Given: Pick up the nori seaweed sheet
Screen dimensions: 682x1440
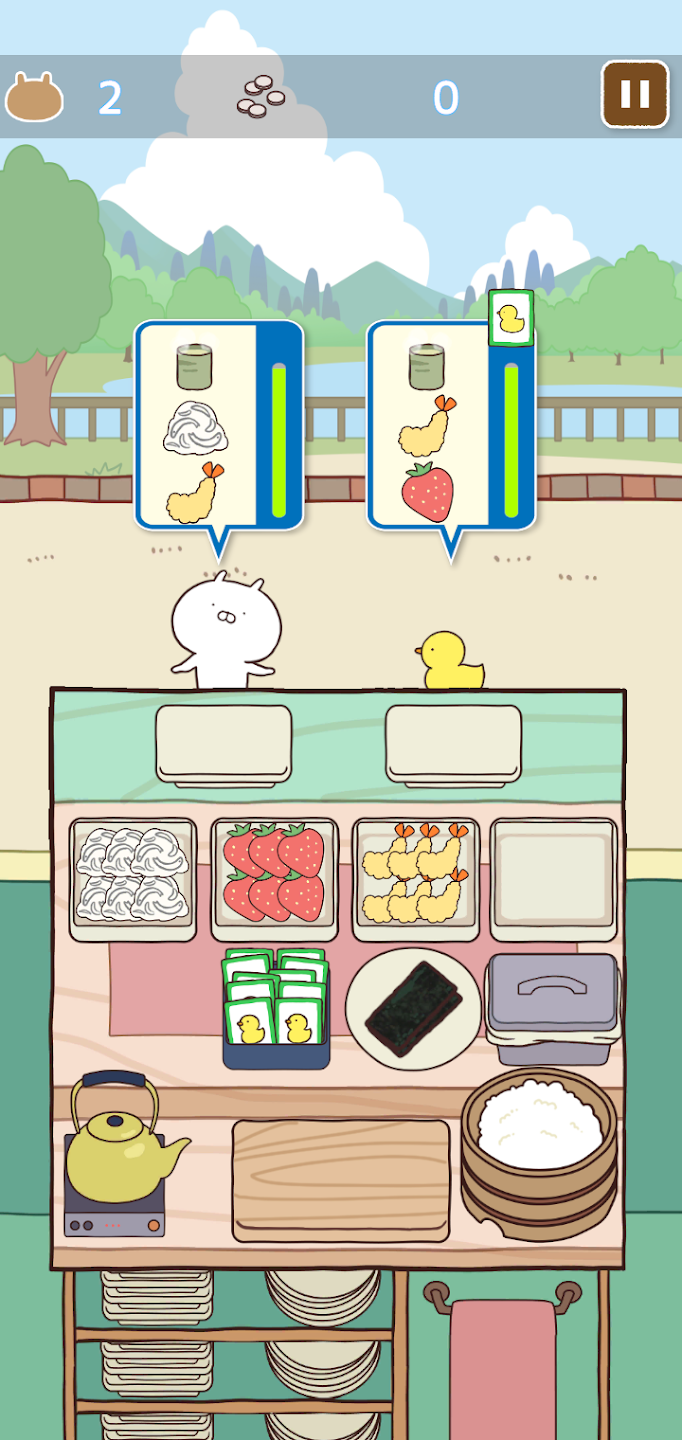Looking at the screenshot, I should [414, 1007].
